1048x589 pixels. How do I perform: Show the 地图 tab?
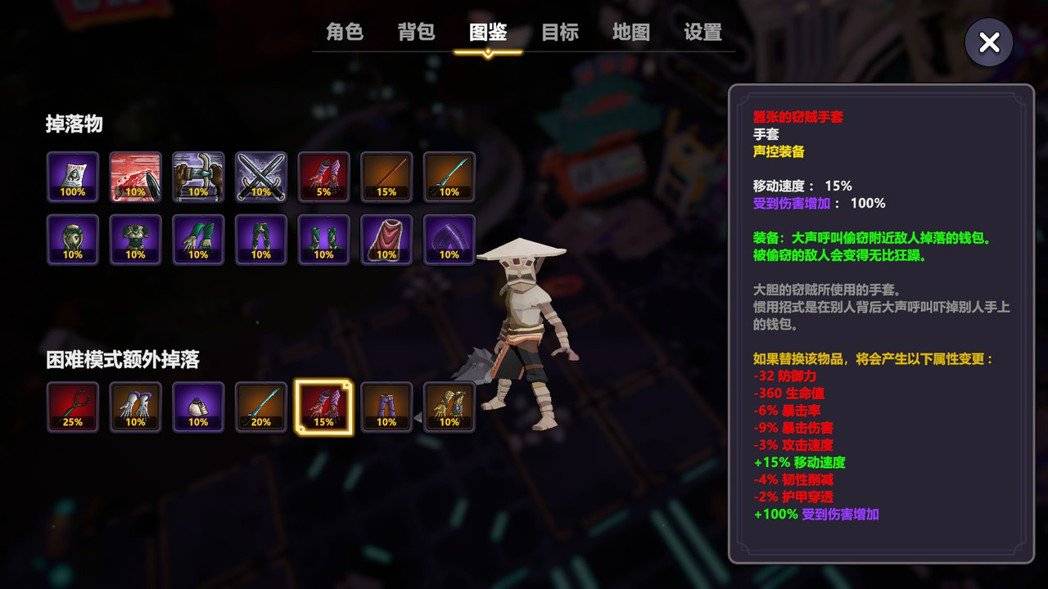[x=631, y=32]
